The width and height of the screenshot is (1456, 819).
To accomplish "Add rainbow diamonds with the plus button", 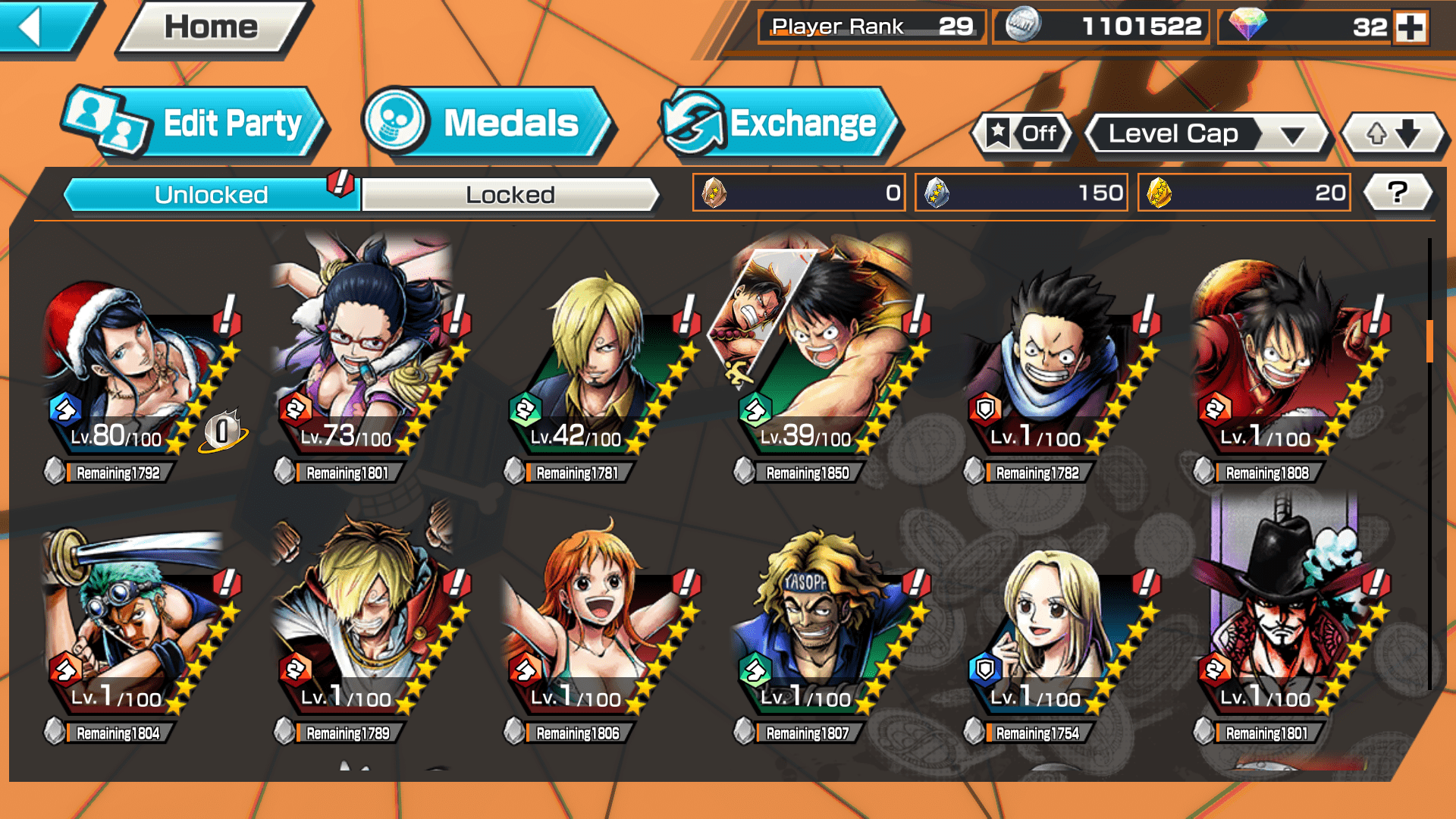I will (x=1410, y=27).
